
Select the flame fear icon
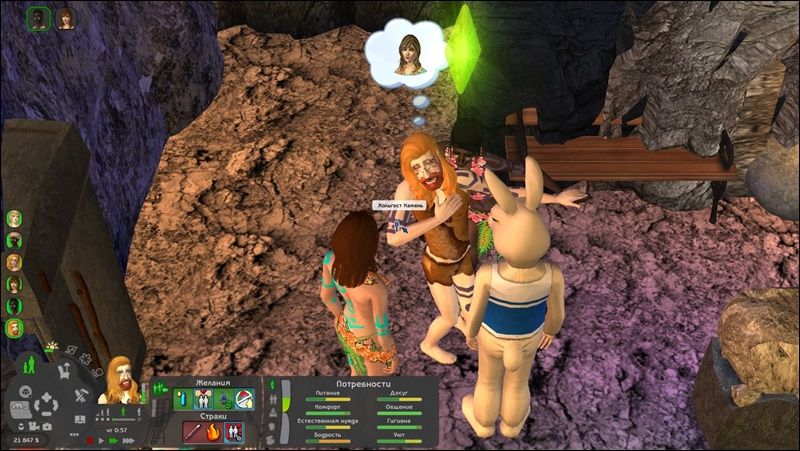tap(213, 432)
